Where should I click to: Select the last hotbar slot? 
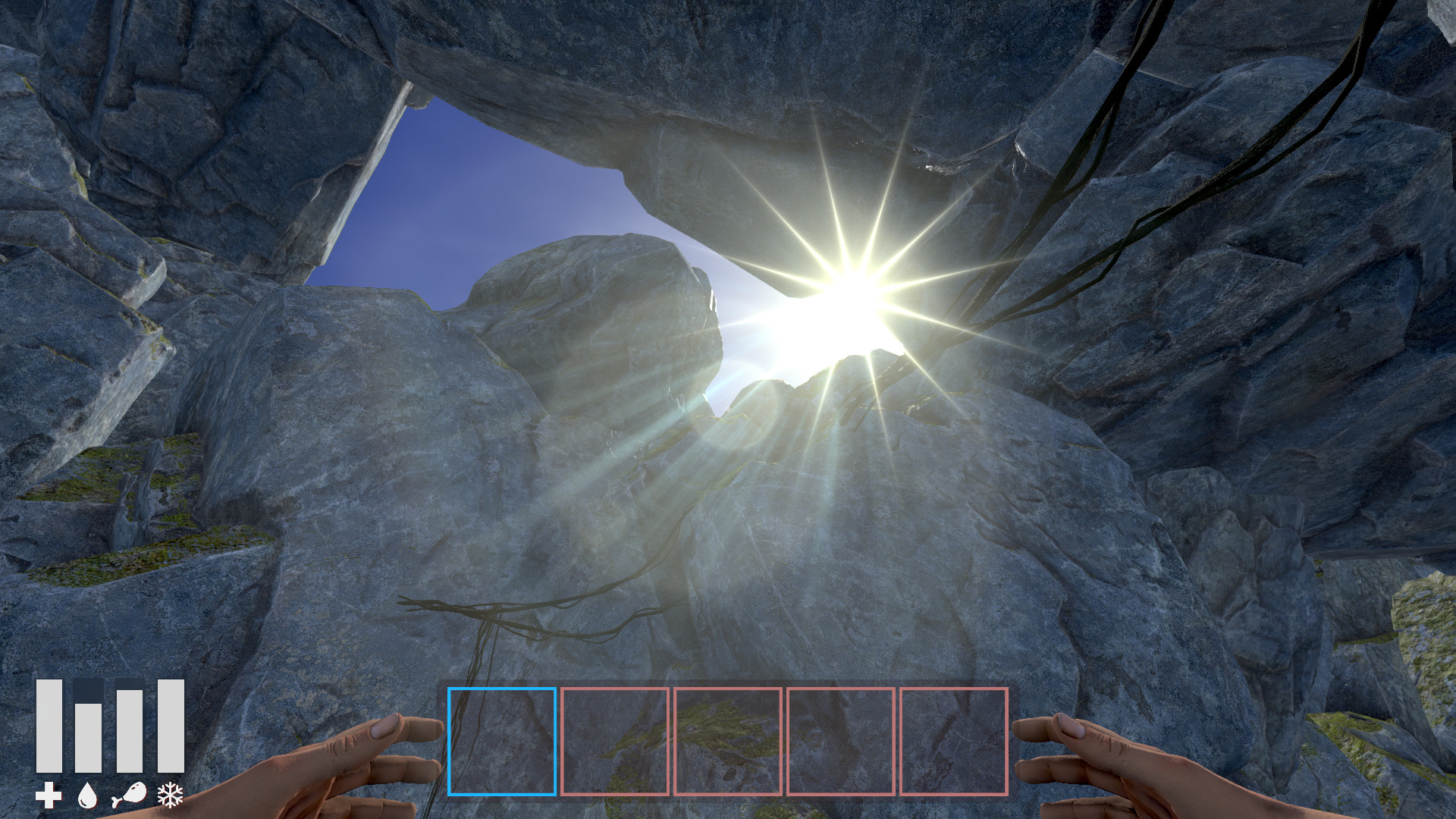coord(954,741)
